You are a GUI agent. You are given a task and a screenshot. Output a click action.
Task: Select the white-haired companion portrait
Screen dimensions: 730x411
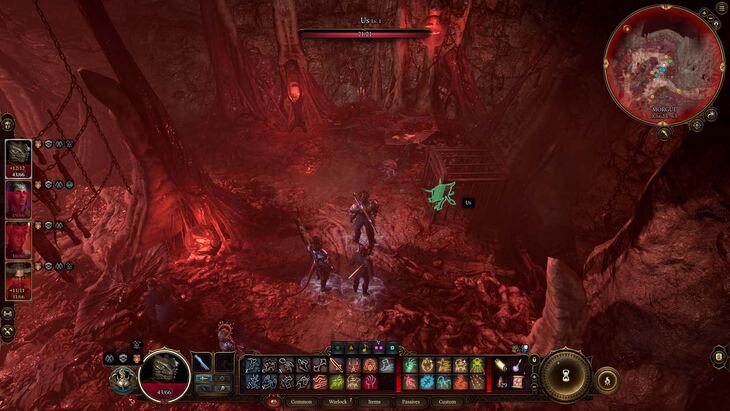18,195
